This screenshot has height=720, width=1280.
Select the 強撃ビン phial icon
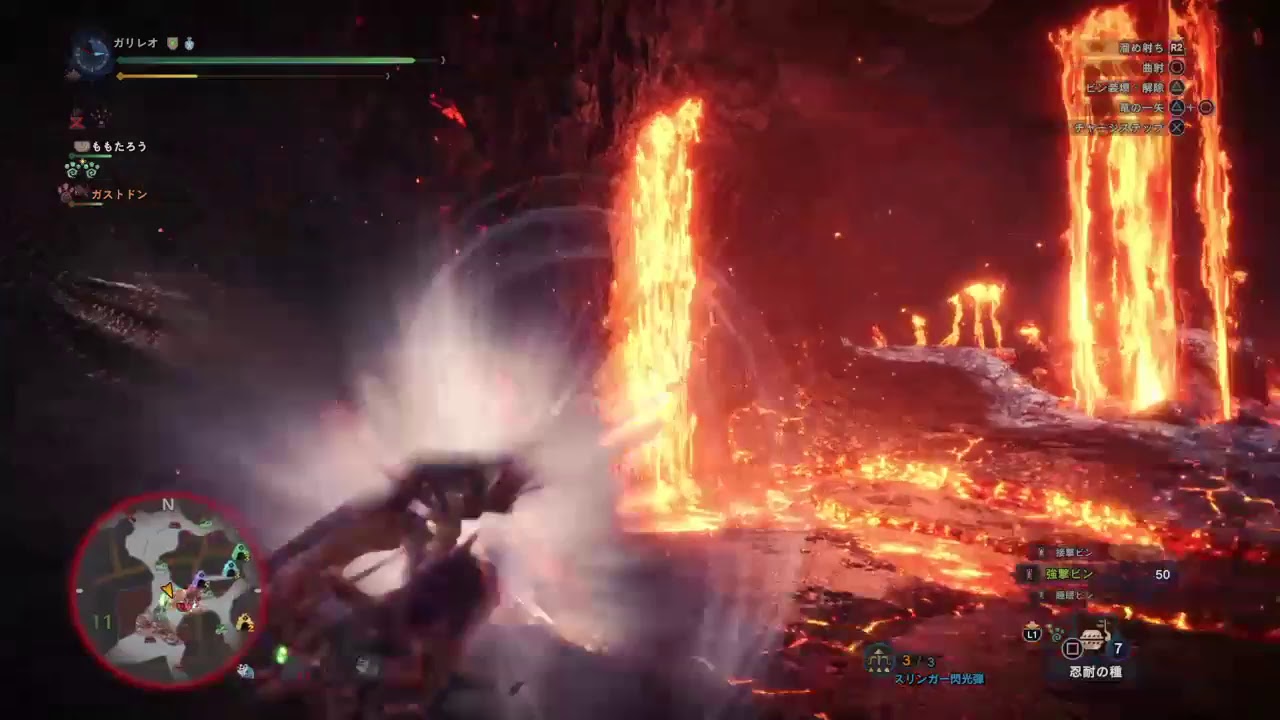[1027, 575]
